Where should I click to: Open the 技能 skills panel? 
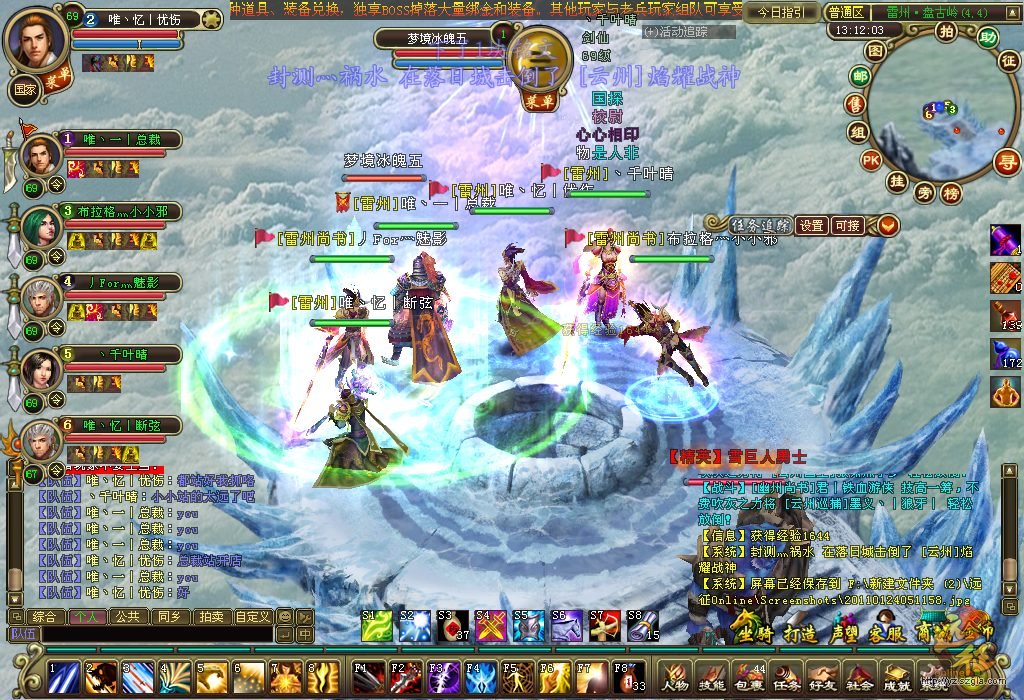[712, 677]
